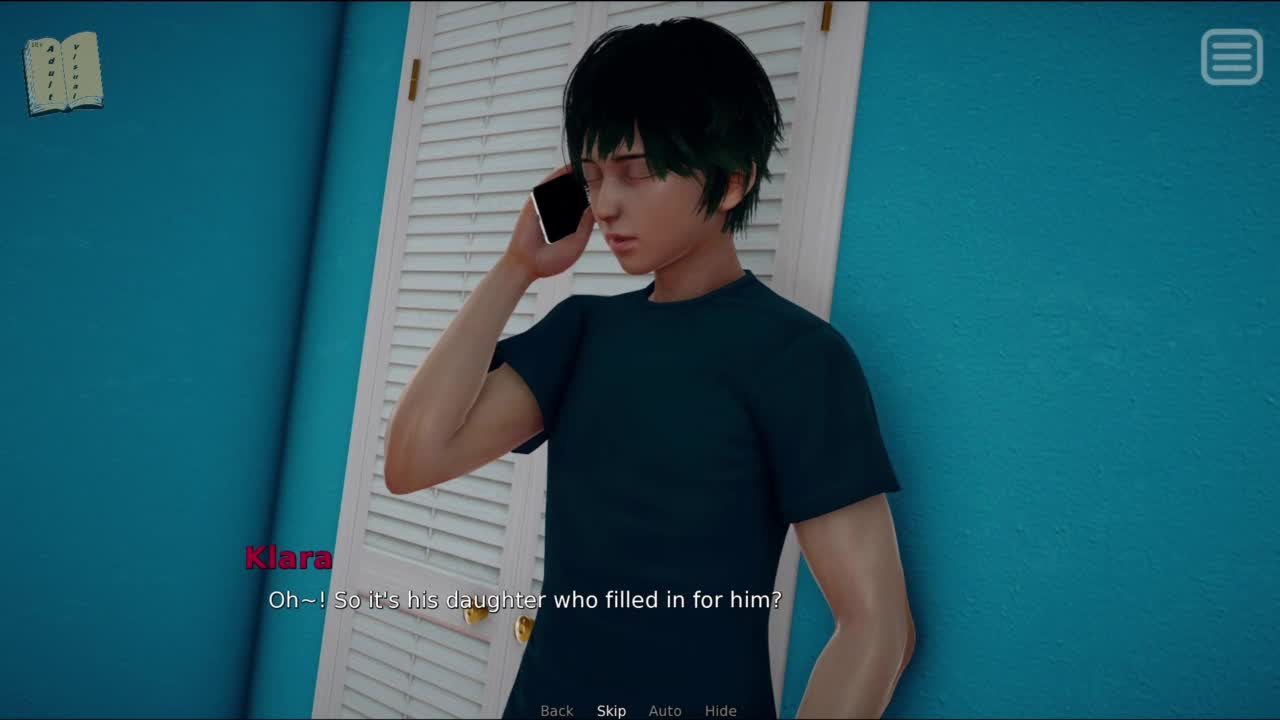This screenshot has height=720, width=1280.
Task: Open the hamburger menu icon
Action: click(x=1231, y=57)
